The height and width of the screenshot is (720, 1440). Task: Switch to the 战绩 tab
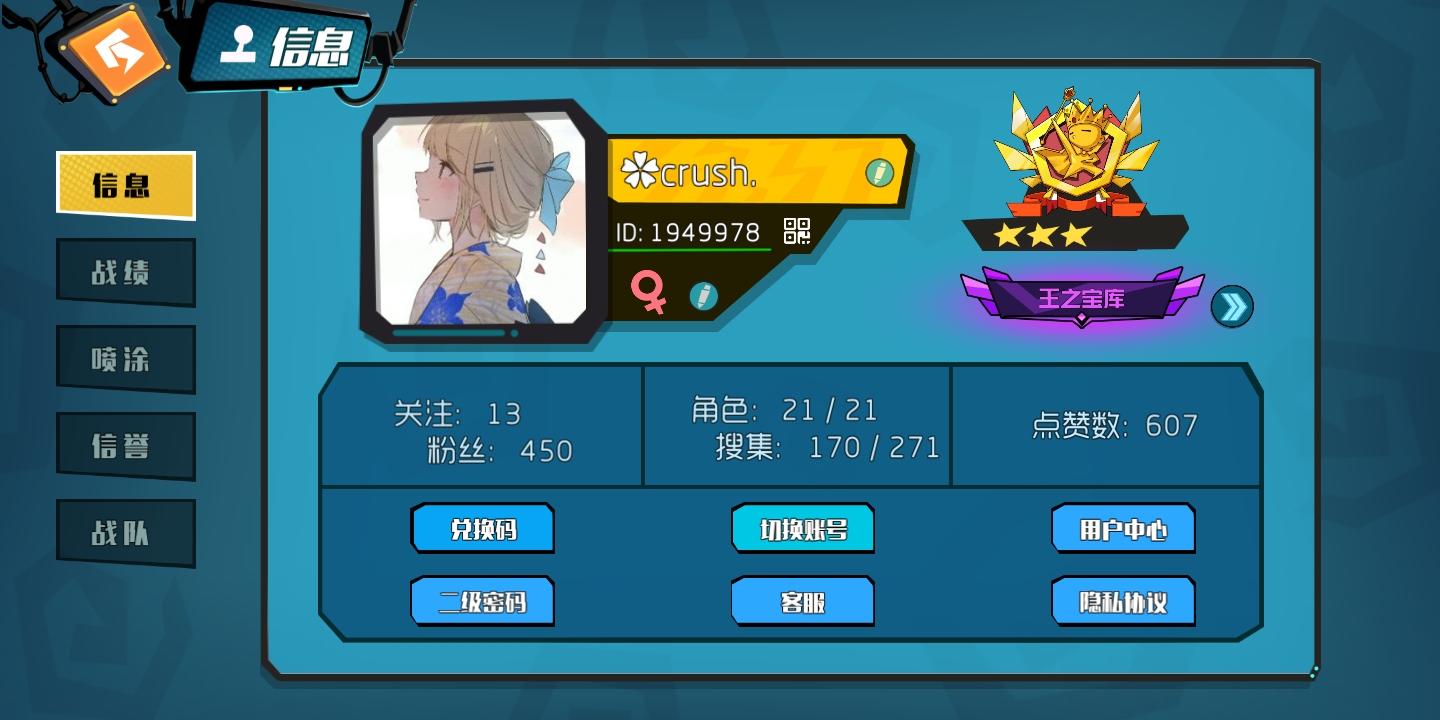pyautogui.click(x=125, y=271)
